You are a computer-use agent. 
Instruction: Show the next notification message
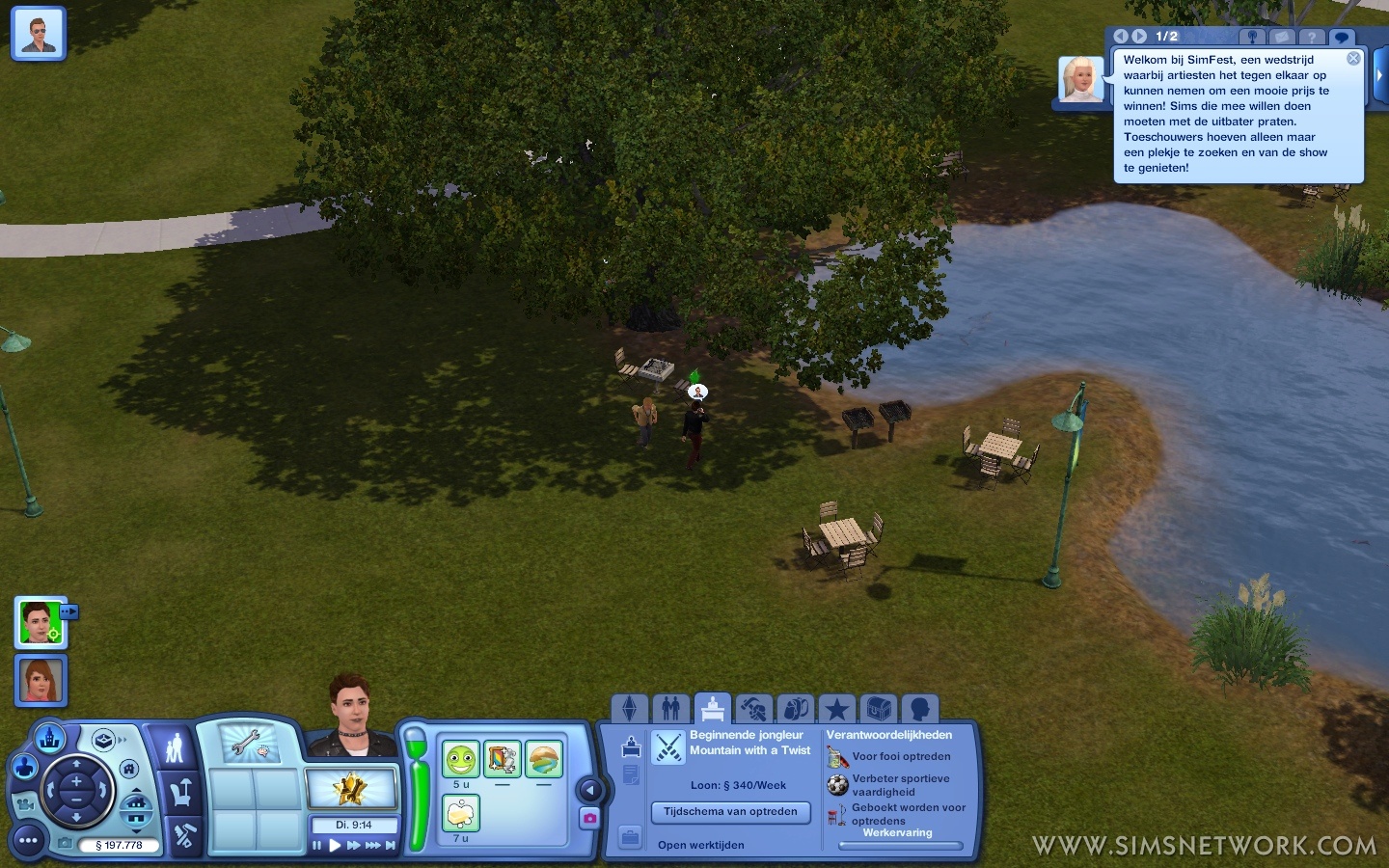point(1139,36)
